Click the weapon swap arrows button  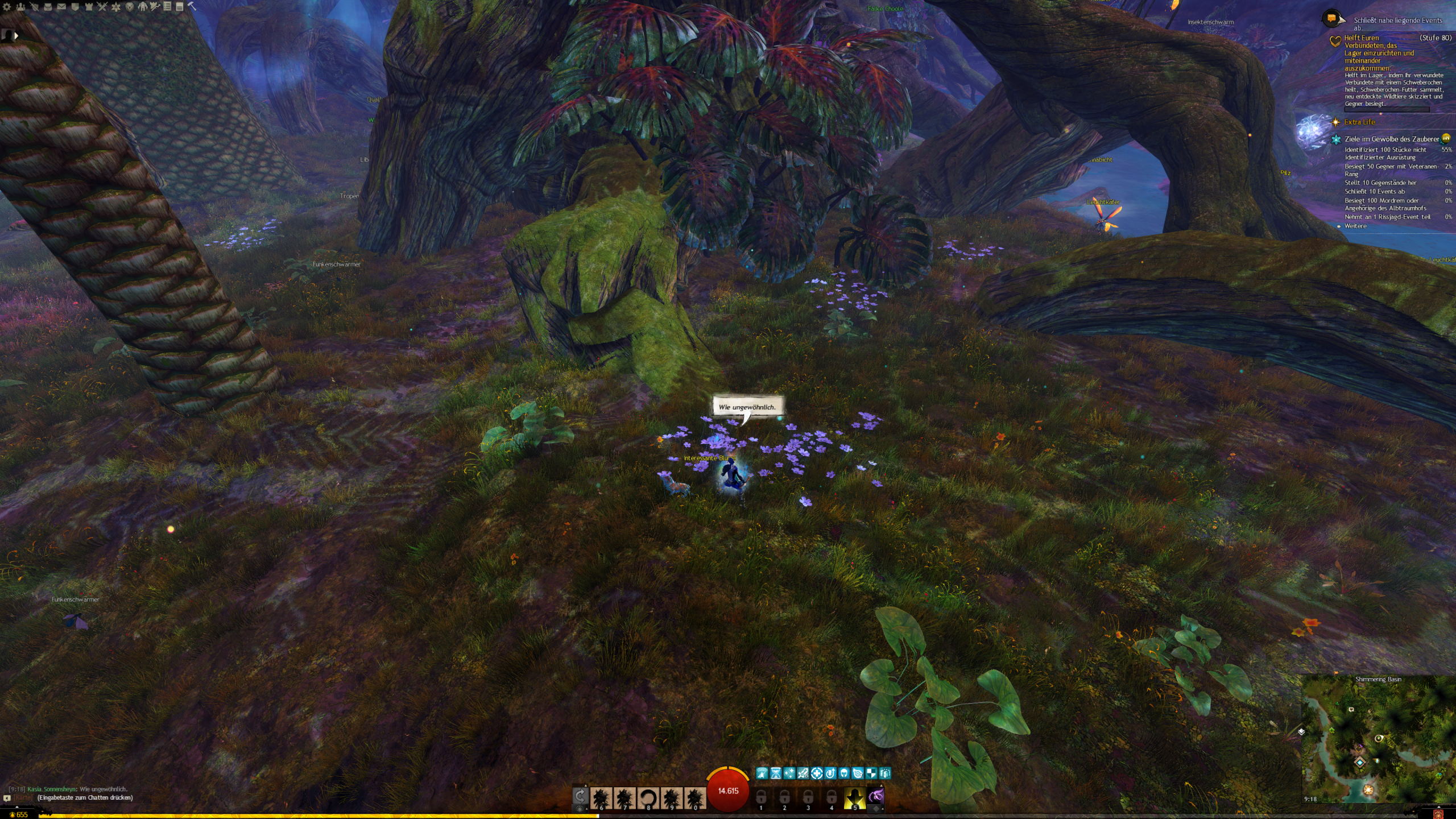point(580,796)
